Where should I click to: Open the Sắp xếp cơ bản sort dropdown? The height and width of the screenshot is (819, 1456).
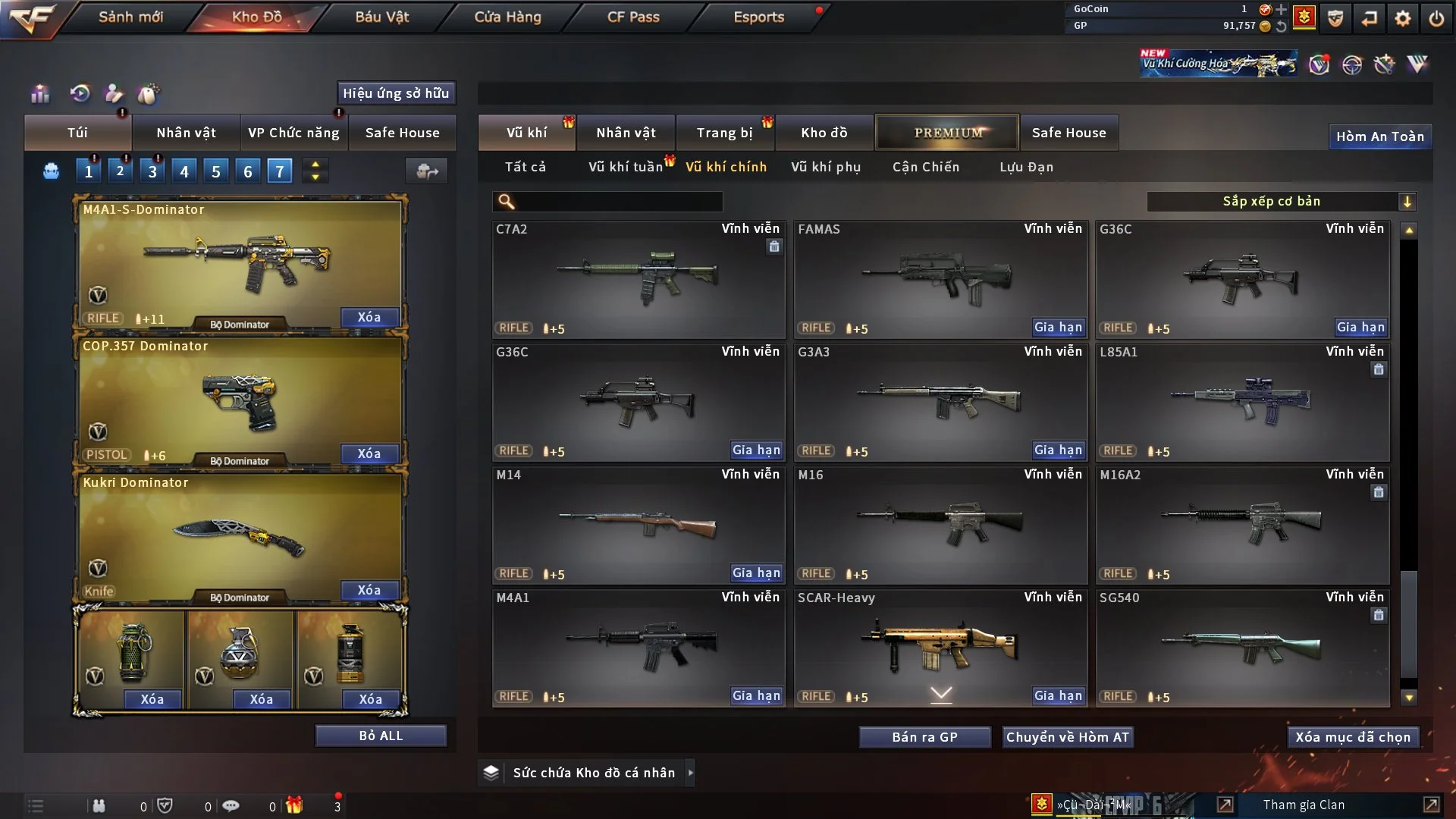pos(1281,202)
